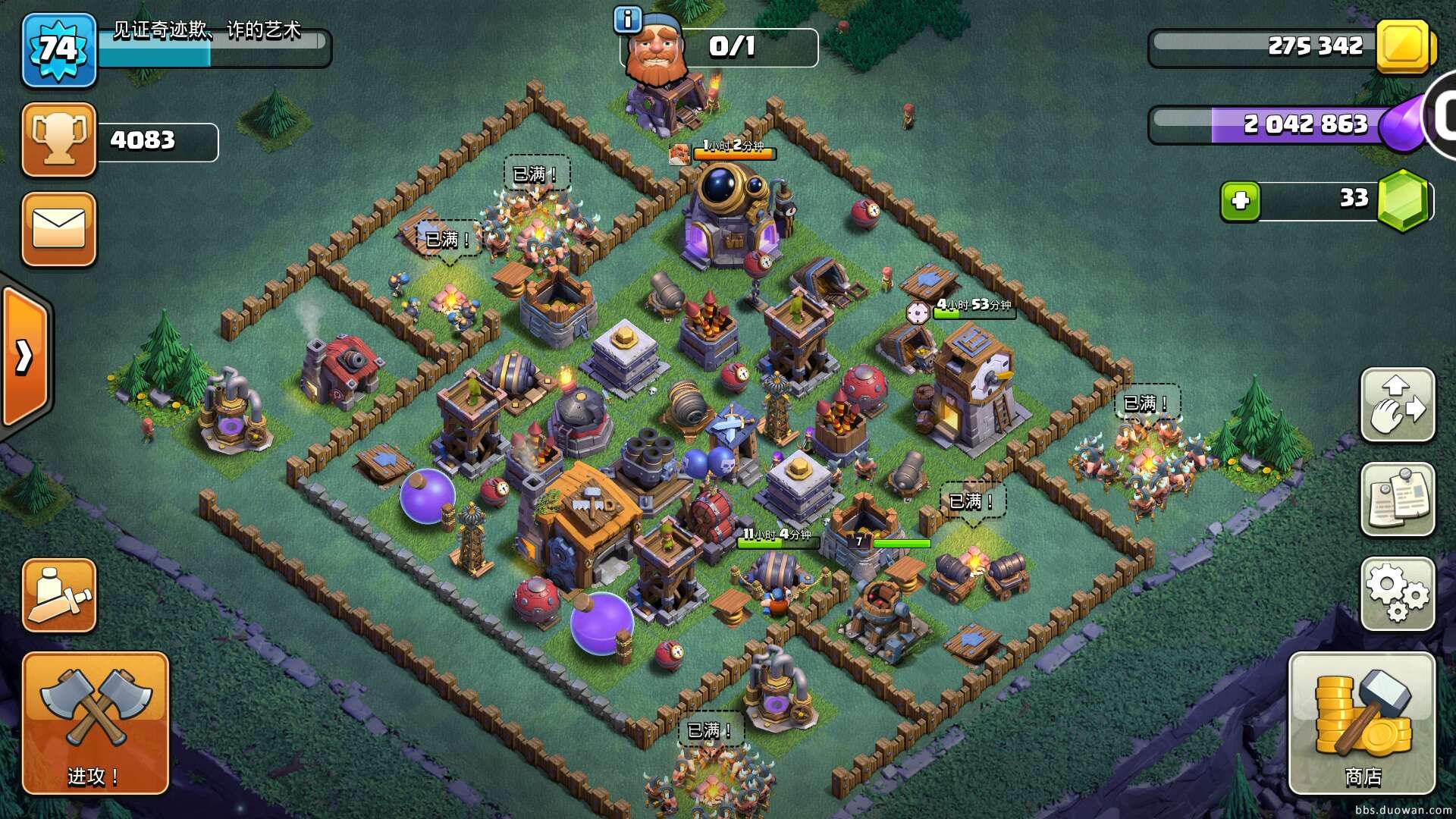
Task: Open the 商店 shop
Action: pos(1362,723)
